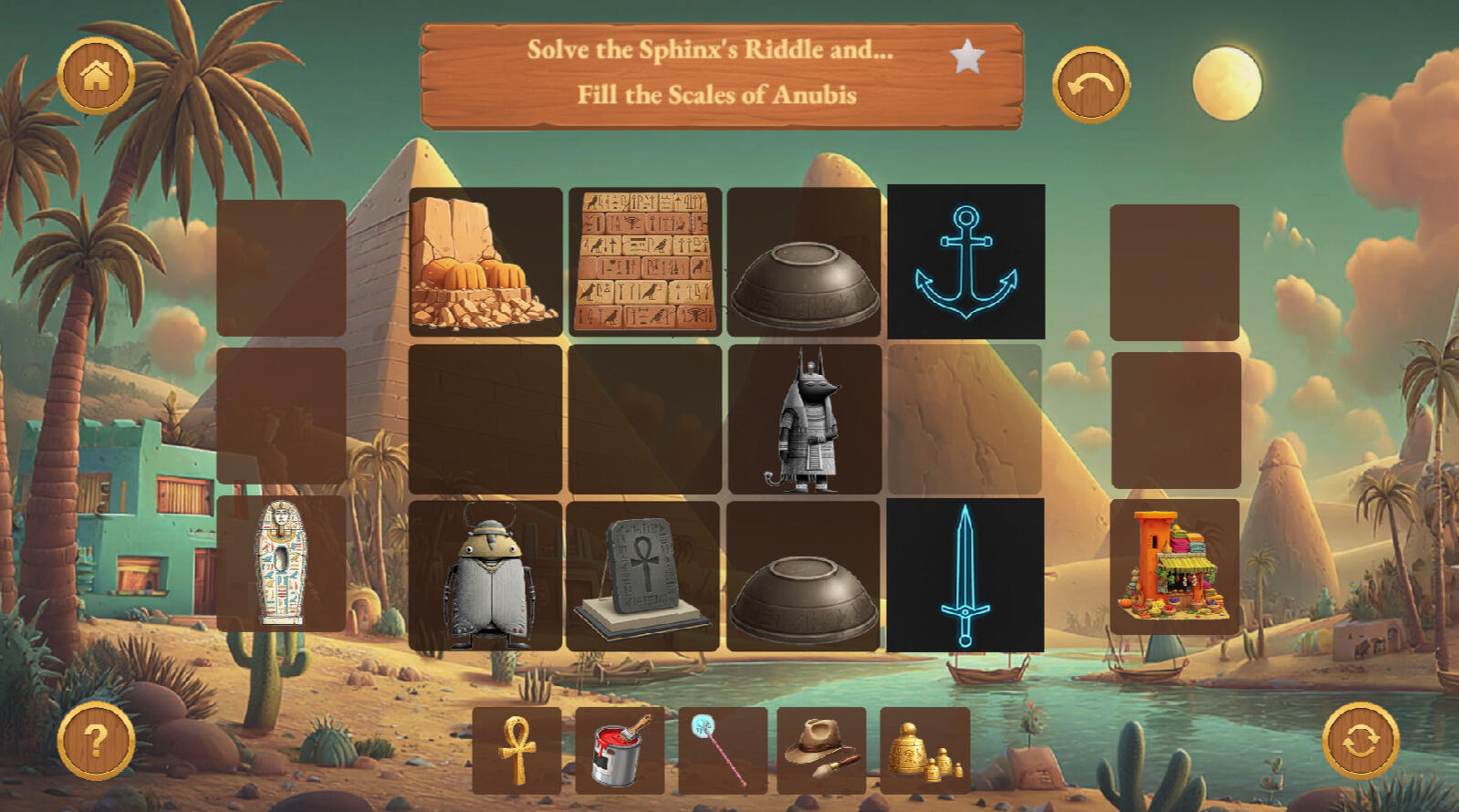Select the glowing anchor tile
Image resolution: width=1459 pixels, height=812 pixels.
[x=965, y=262]
